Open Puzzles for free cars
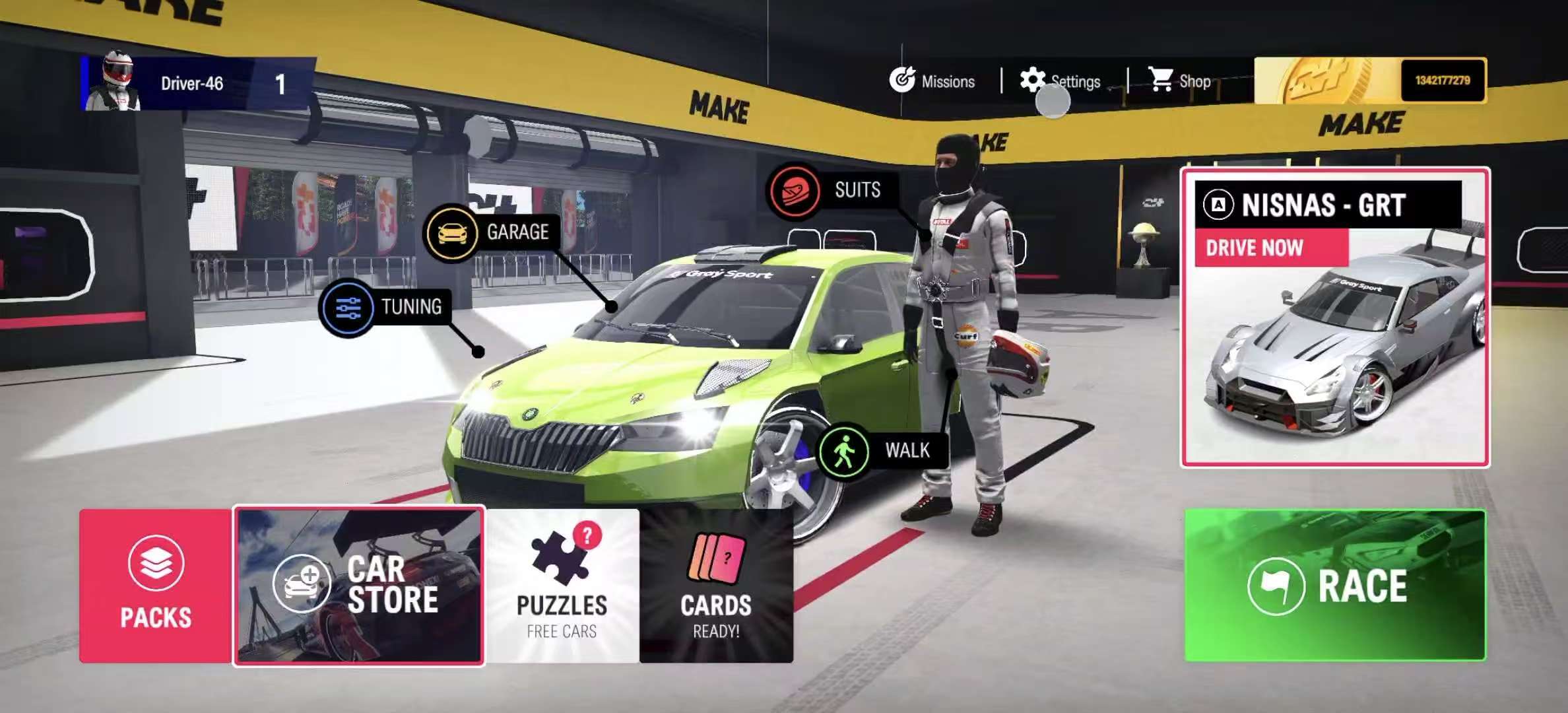This screenshot has height=713, width=1568. click(562, 586)
